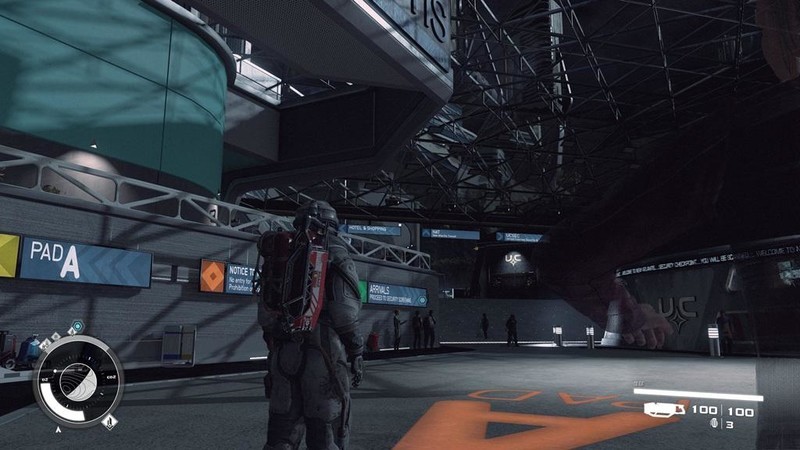Select the diamond flame icon below the compass
800x450 pixels.
click(109, 420)
